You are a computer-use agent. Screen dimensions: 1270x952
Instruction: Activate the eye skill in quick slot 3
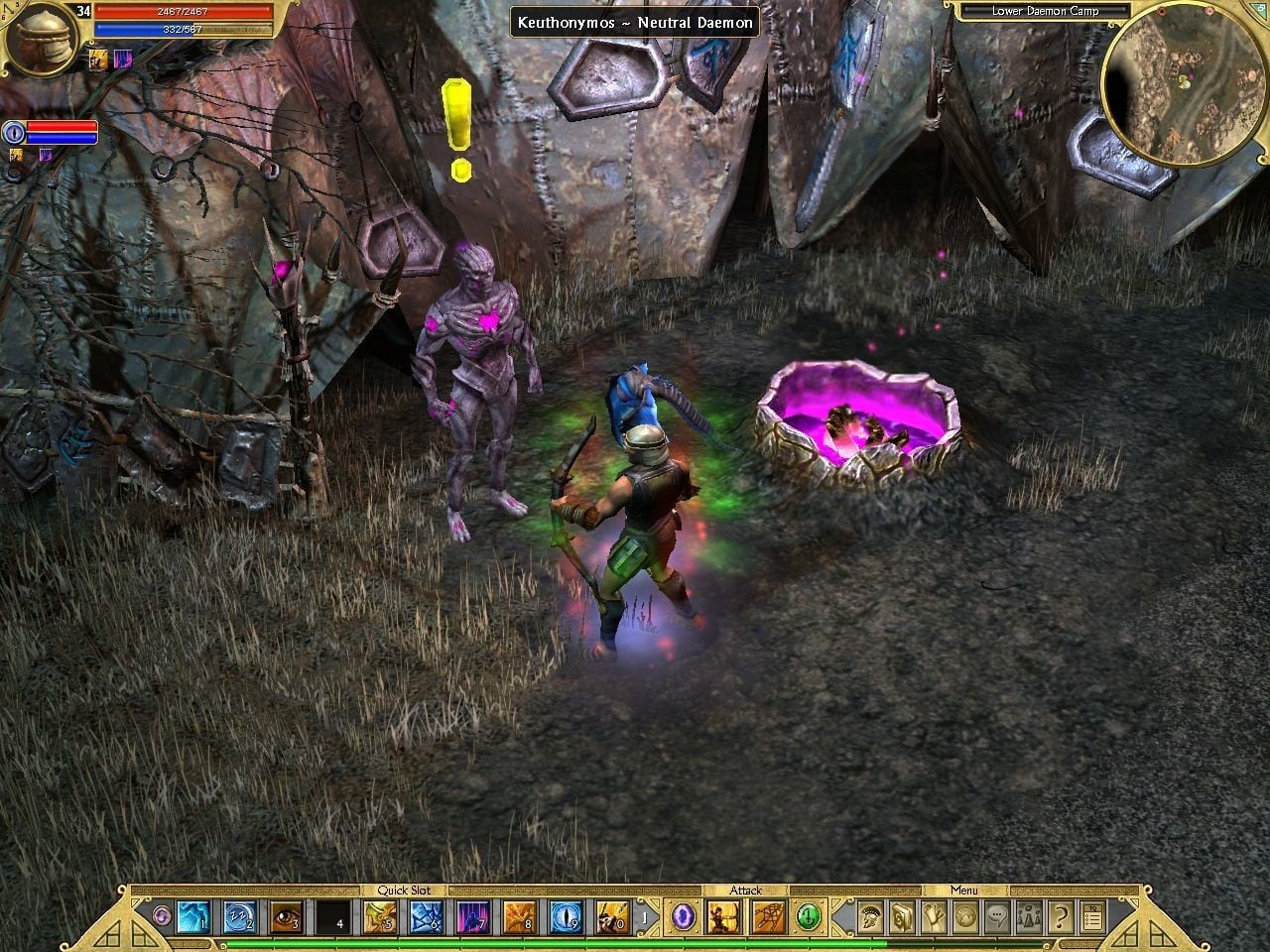point(287,918)
